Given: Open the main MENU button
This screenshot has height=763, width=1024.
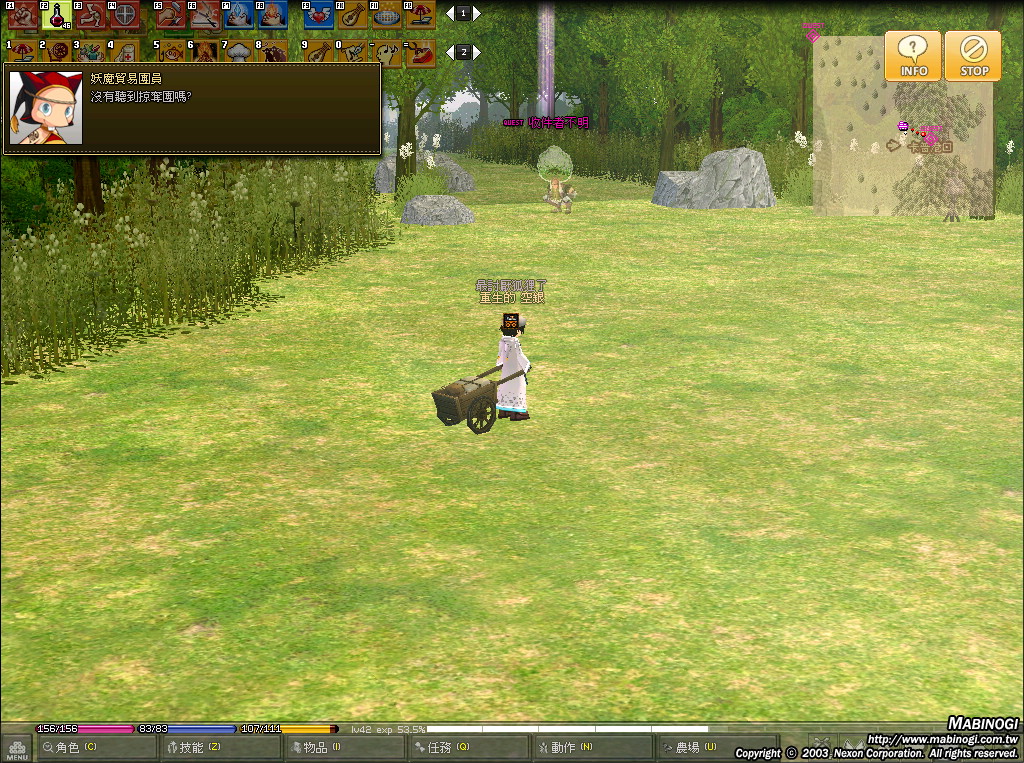Looking at the screenshot, I should (x=15, y=750).
